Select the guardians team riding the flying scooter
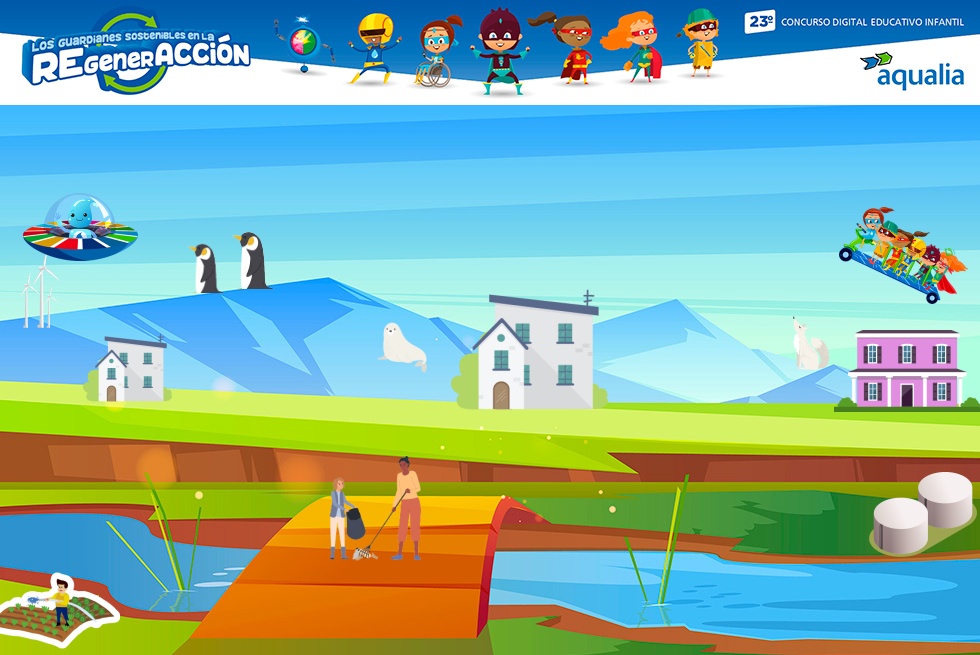Screen dimensions: 980x655 tap(902, 254)
